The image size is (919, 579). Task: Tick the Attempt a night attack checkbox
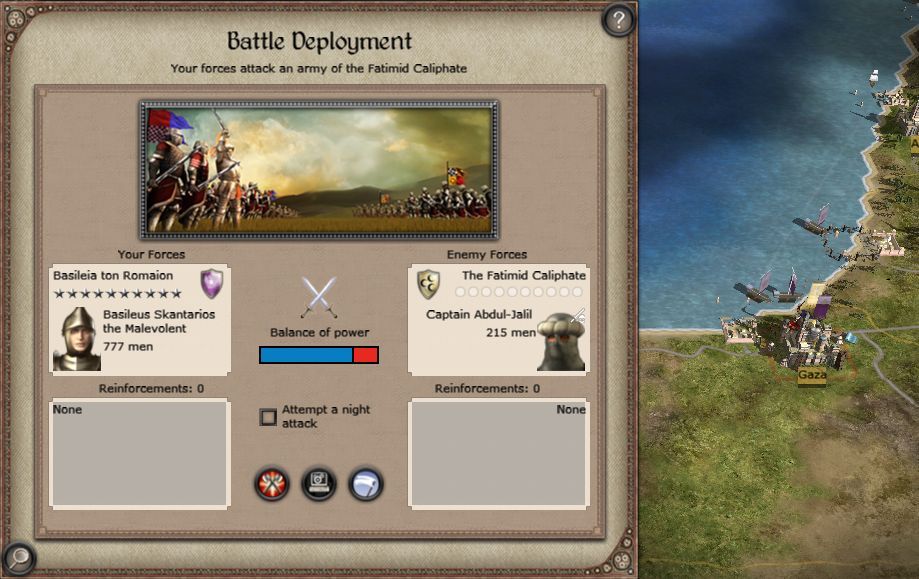click(x=268, y=417)
